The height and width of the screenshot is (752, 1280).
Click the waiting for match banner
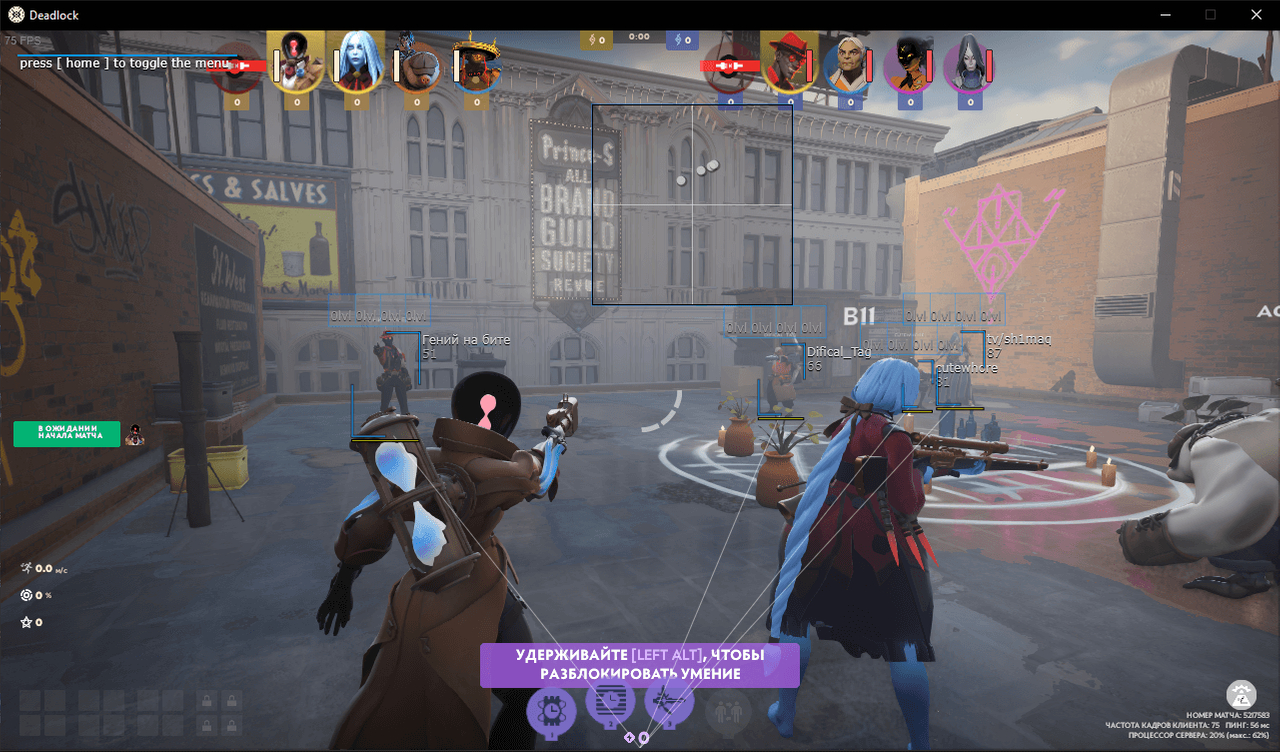(66, 433)
